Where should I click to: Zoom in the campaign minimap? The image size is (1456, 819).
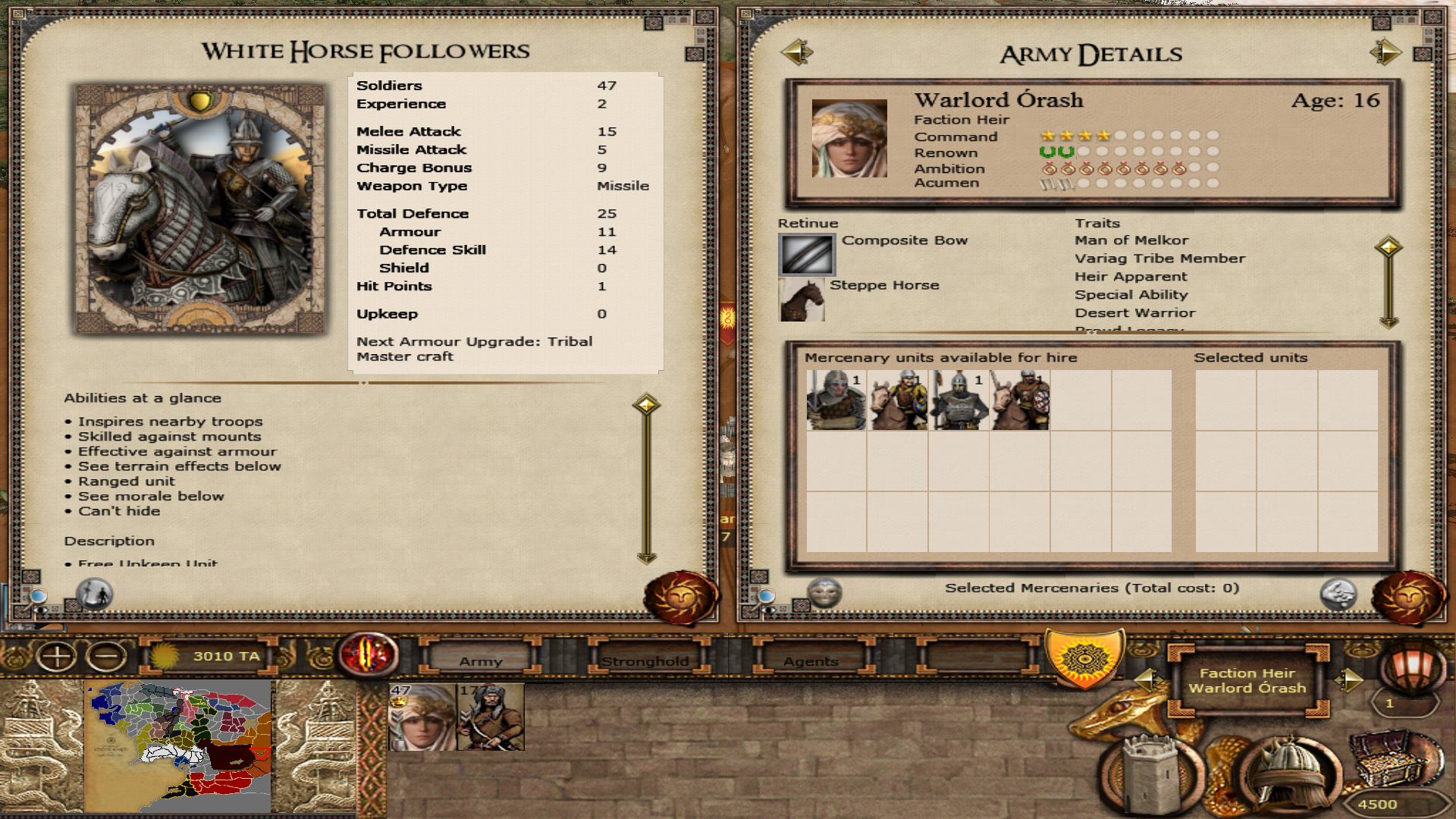point(57,657)
